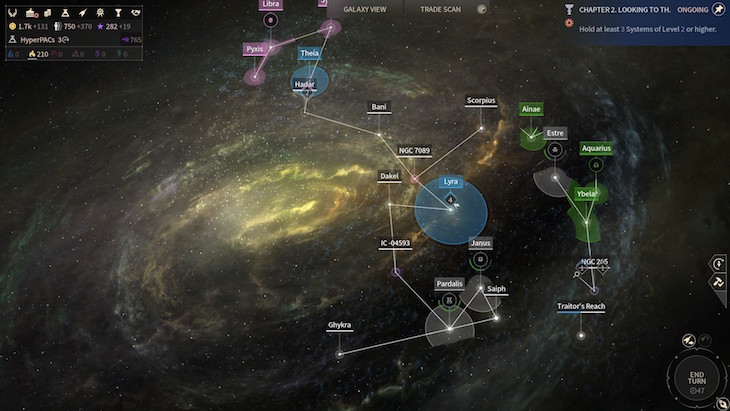This screenshot has height=411, width=730.
Task: Click the Hadar system label
Action: point(305,85)
